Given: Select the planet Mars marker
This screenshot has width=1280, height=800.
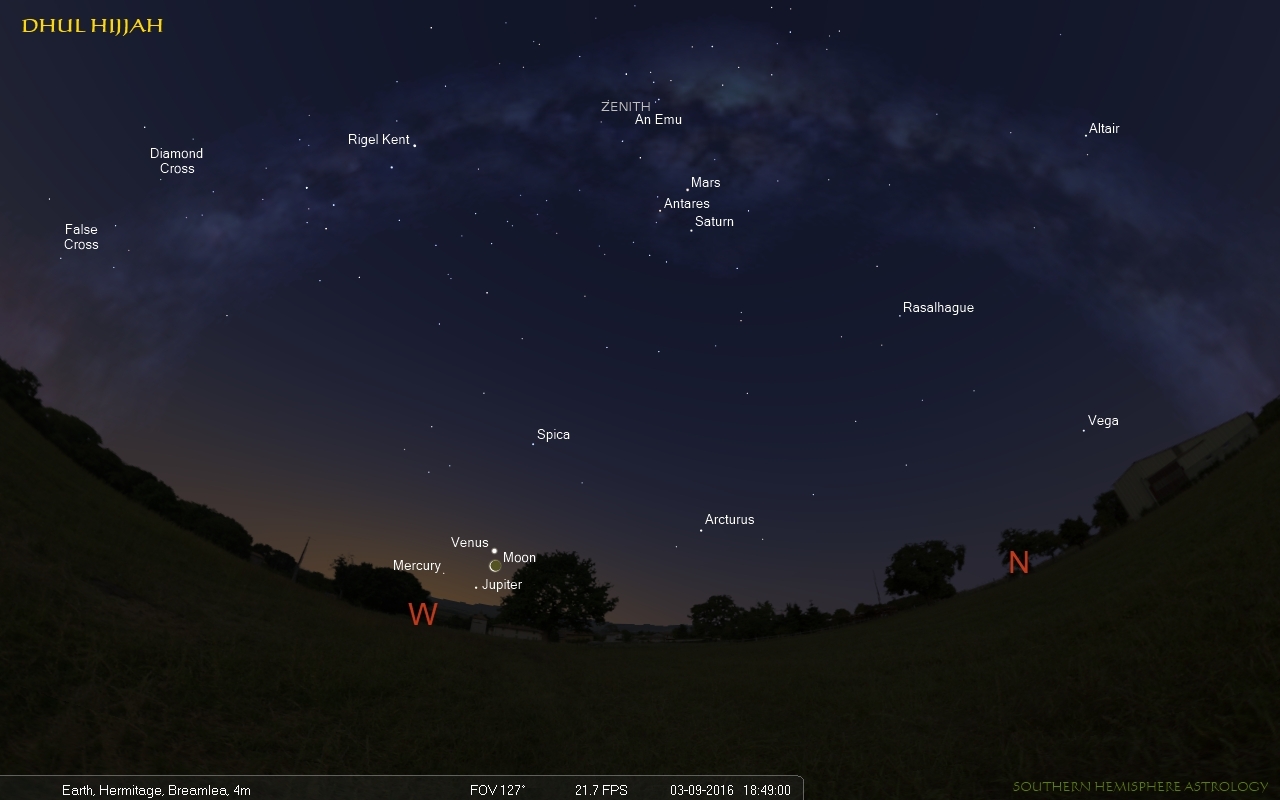Looking at the screenshot, I should [688, 189].
